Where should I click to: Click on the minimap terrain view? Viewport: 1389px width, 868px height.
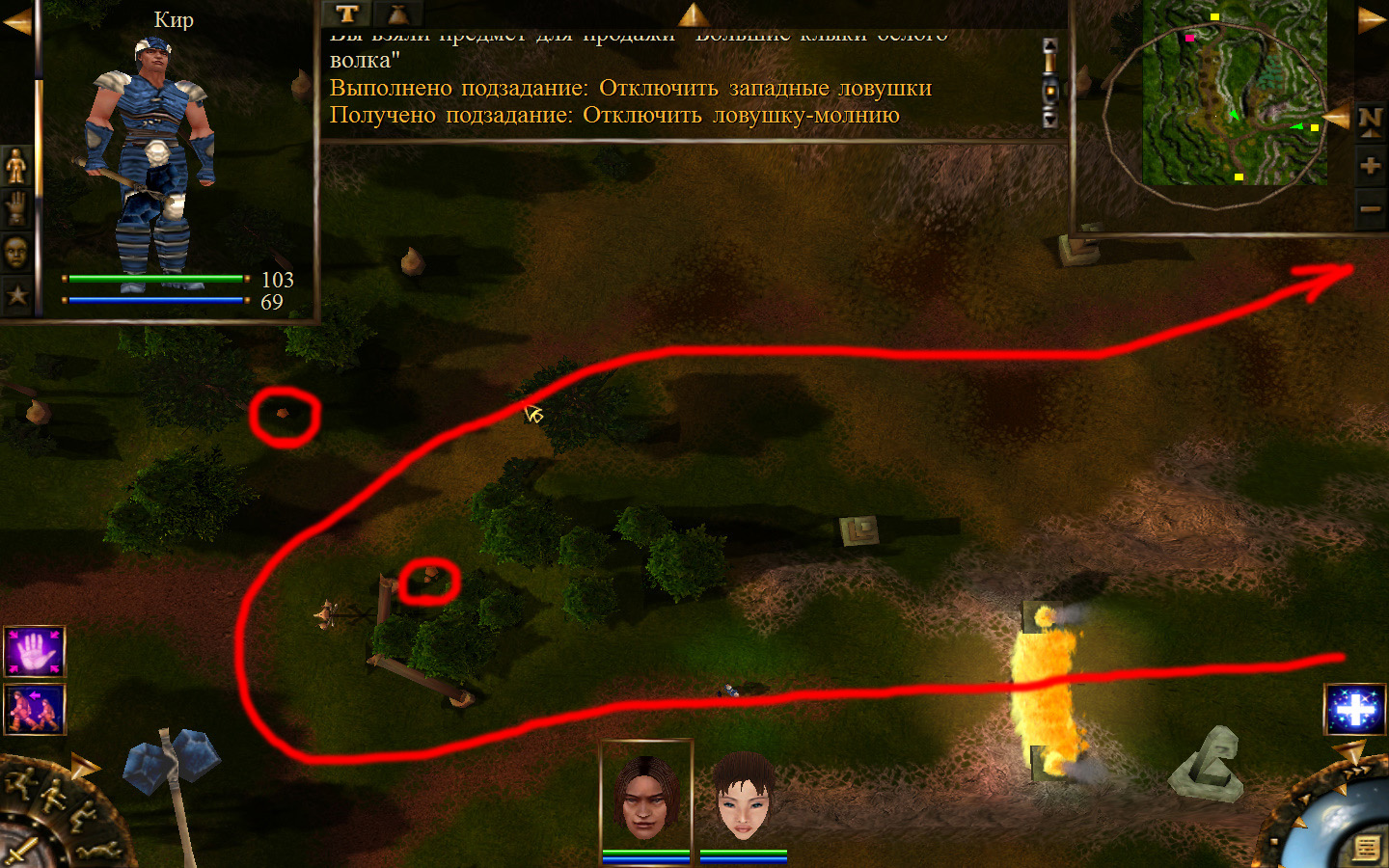[1235, 93]
